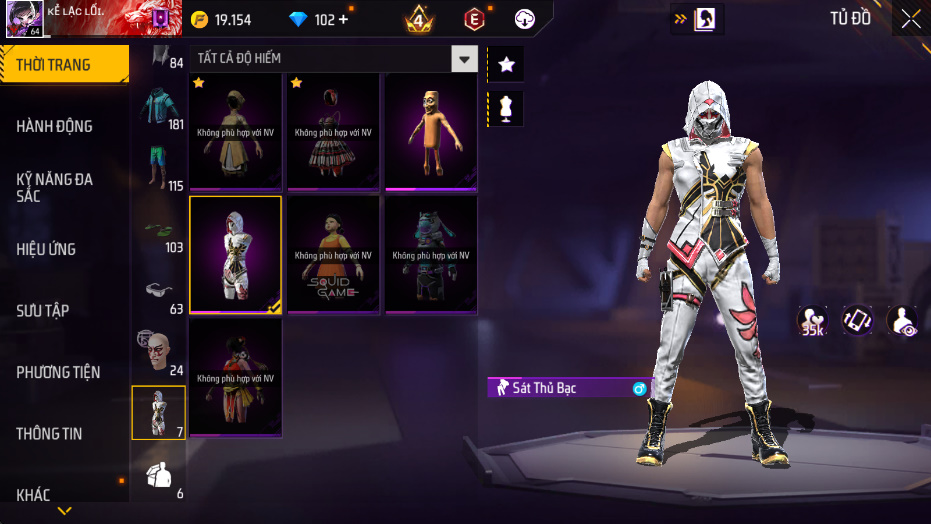
Task: Toggle the star favorites filter
Action: pyautogui.click(x=506, y=64)
